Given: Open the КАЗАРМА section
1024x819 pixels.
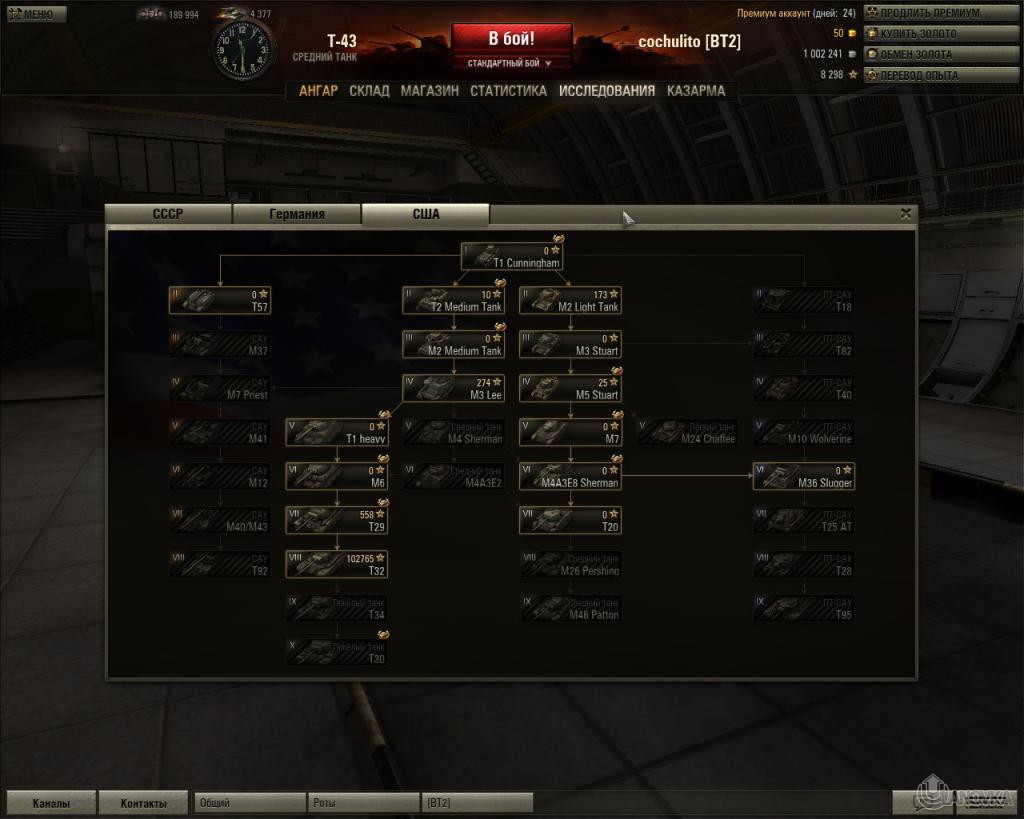Looking at the screenshot, I should [x=696, y=90].
